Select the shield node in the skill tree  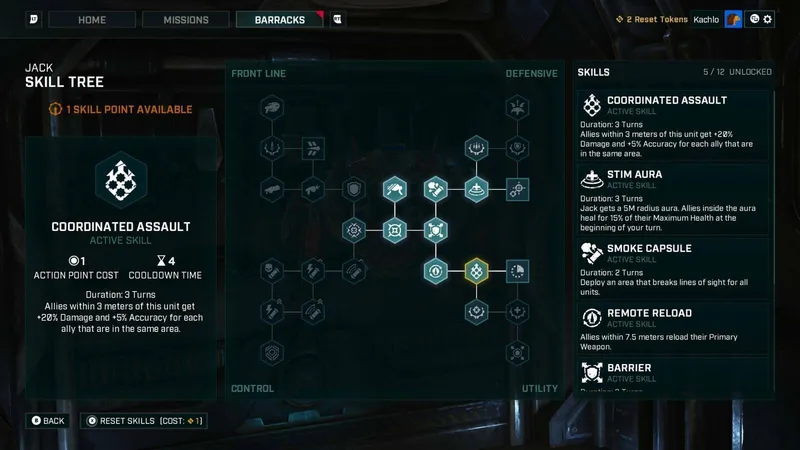[354, 189]
